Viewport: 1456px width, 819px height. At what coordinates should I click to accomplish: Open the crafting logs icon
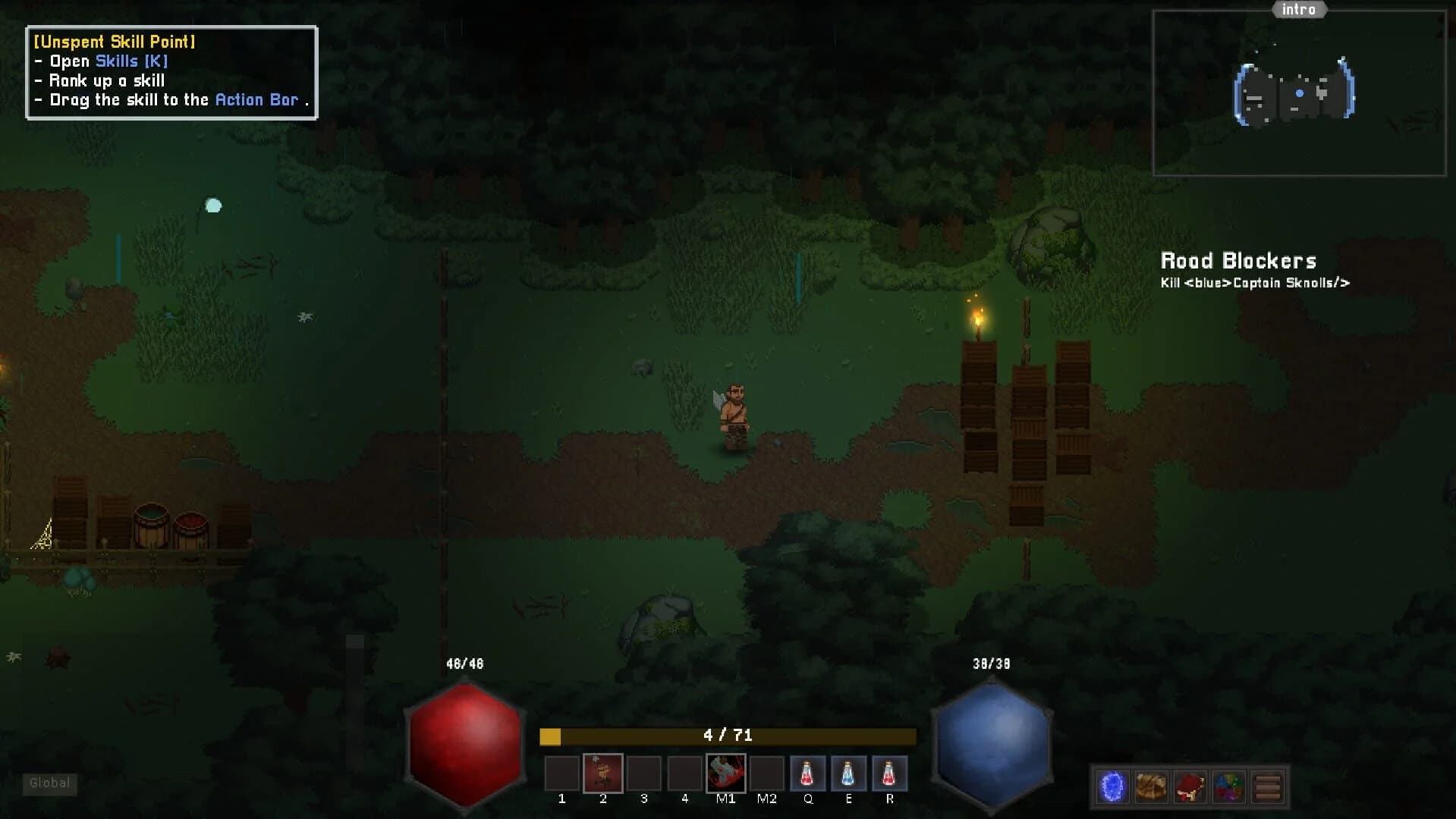pos(1269,786)
